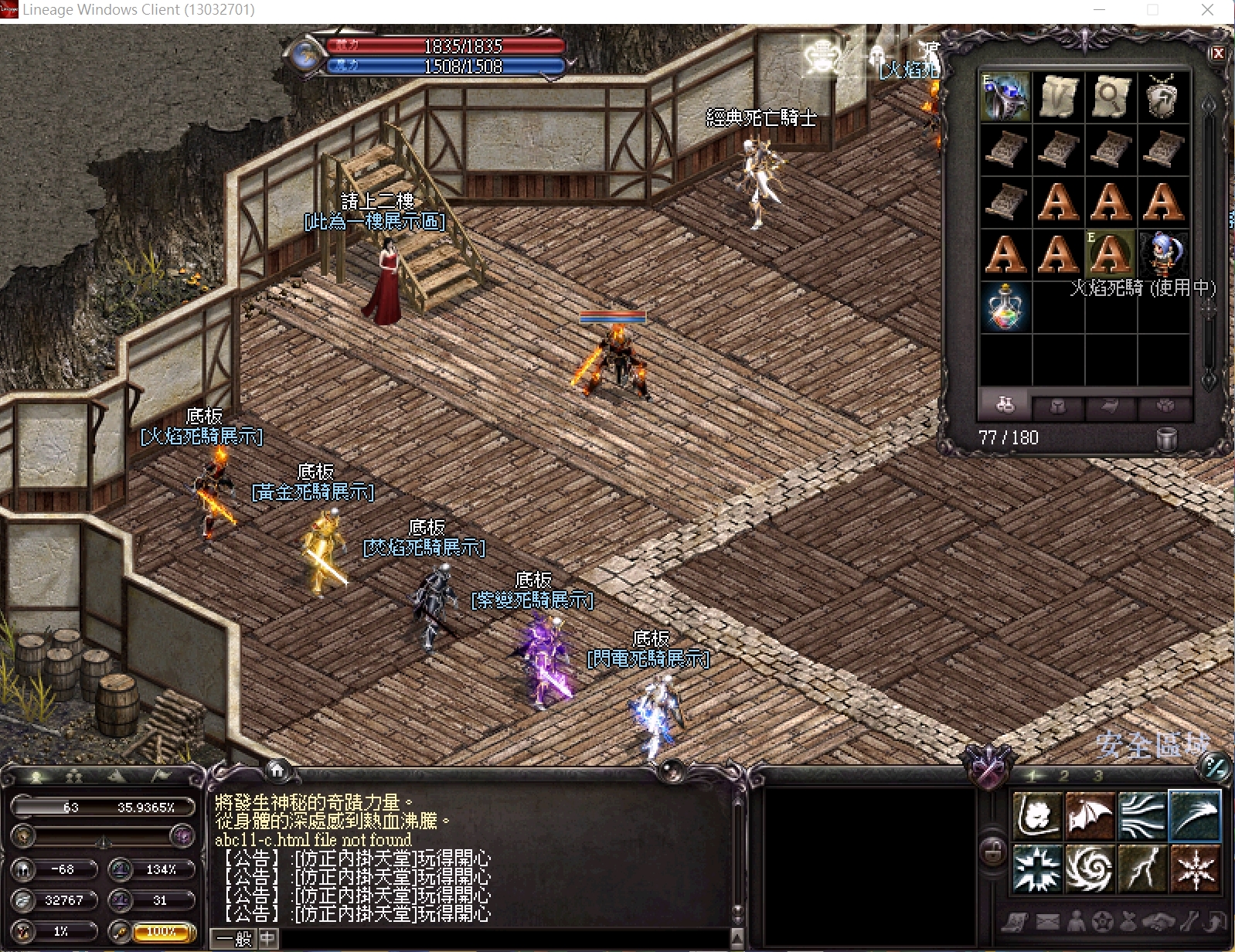Select the shield amulet with arrow
This screenshot has height=952, width=1235.
coord(1162,97)
